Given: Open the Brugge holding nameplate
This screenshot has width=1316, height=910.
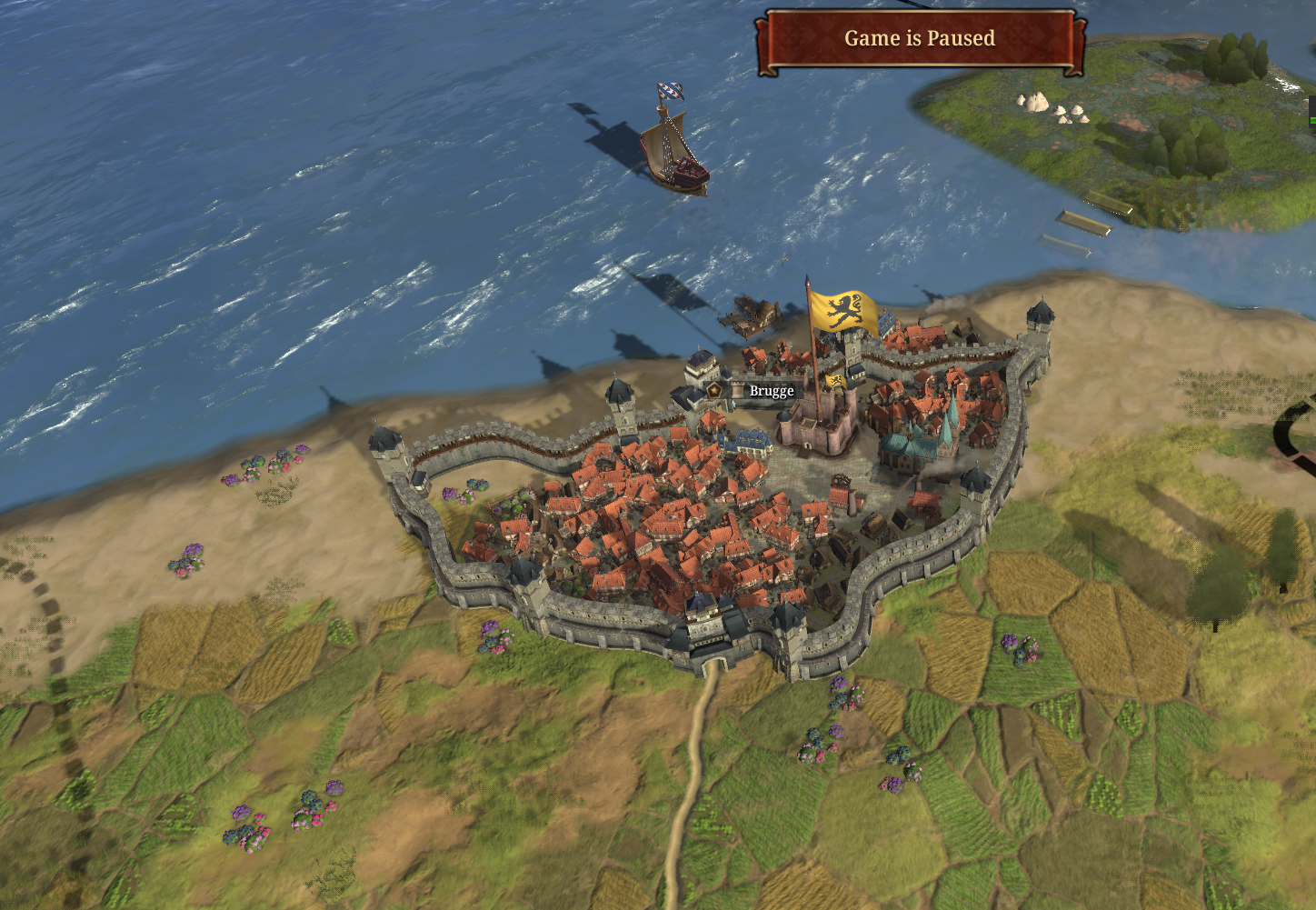Looking at the screenshot, I should (x=771, y=391).
